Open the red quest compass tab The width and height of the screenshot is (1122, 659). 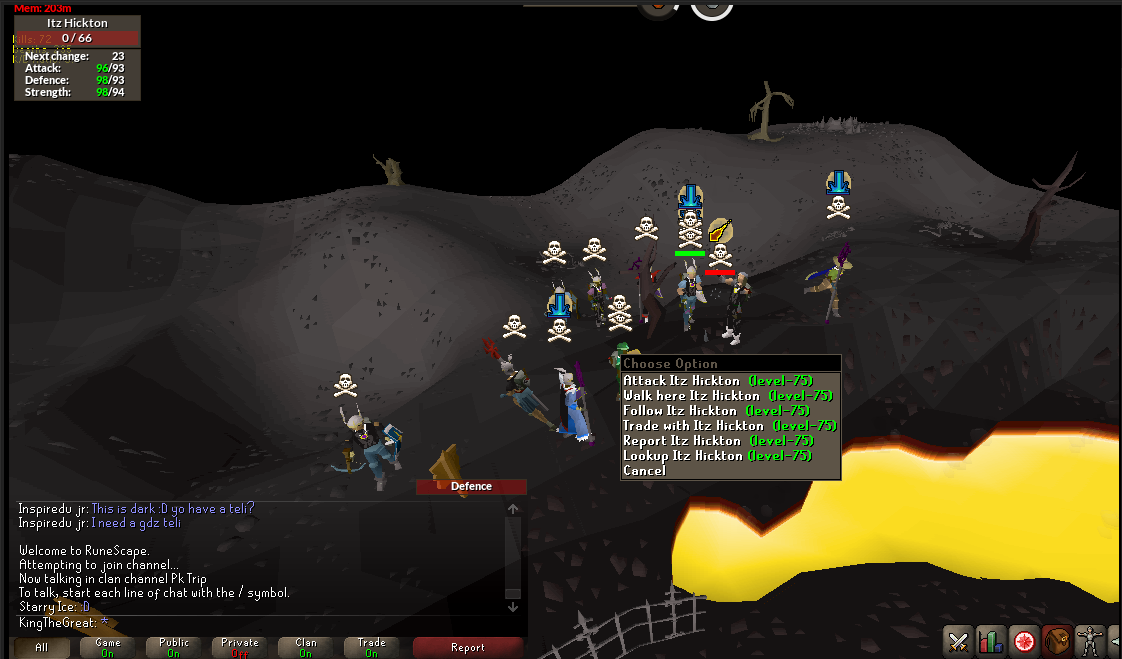pyautogui.click(x=1023, y=640)
